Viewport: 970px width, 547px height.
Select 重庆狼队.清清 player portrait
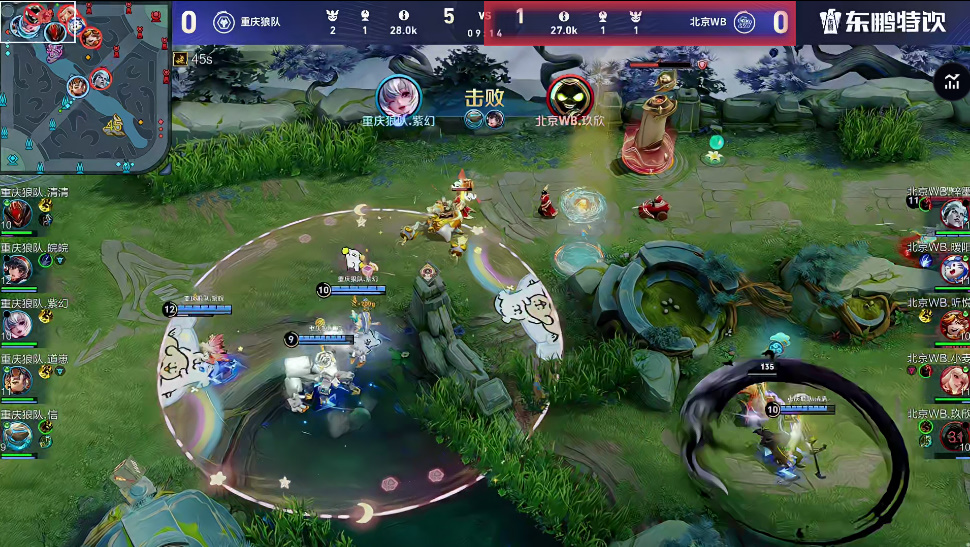point(17,213)
